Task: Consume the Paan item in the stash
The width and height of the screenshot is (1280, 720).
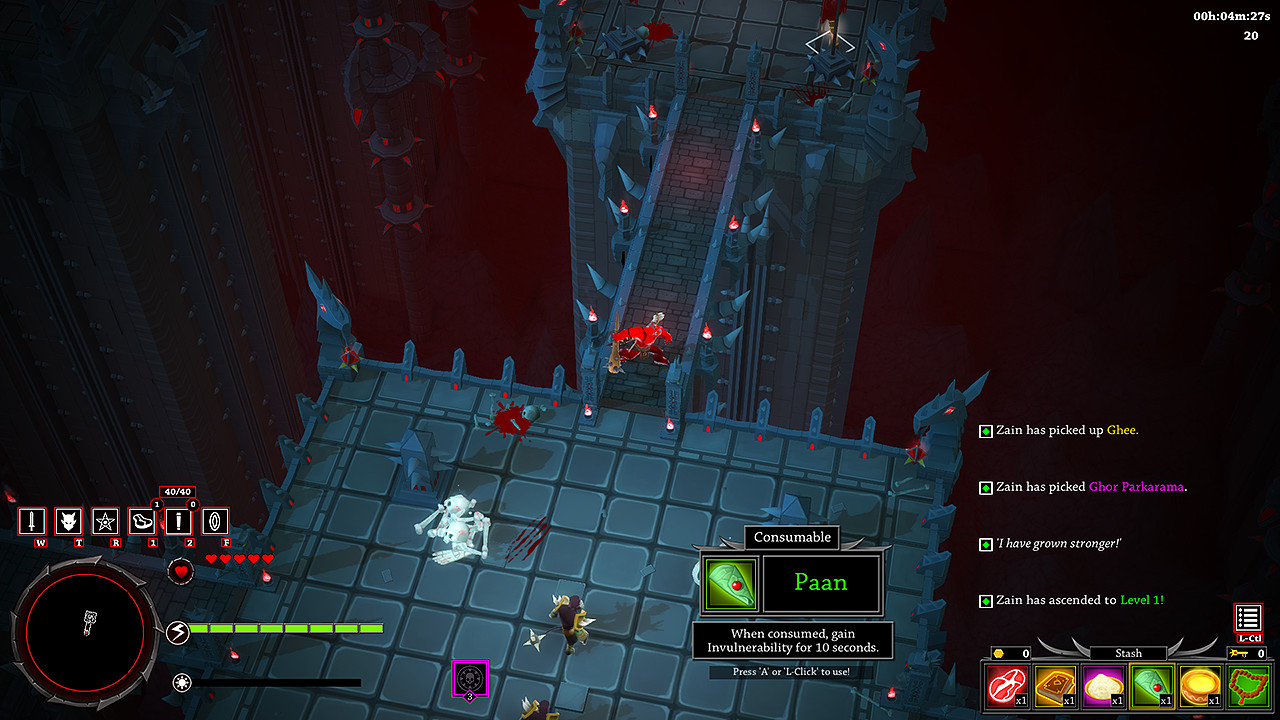Action: click(x=1150, y=686)
